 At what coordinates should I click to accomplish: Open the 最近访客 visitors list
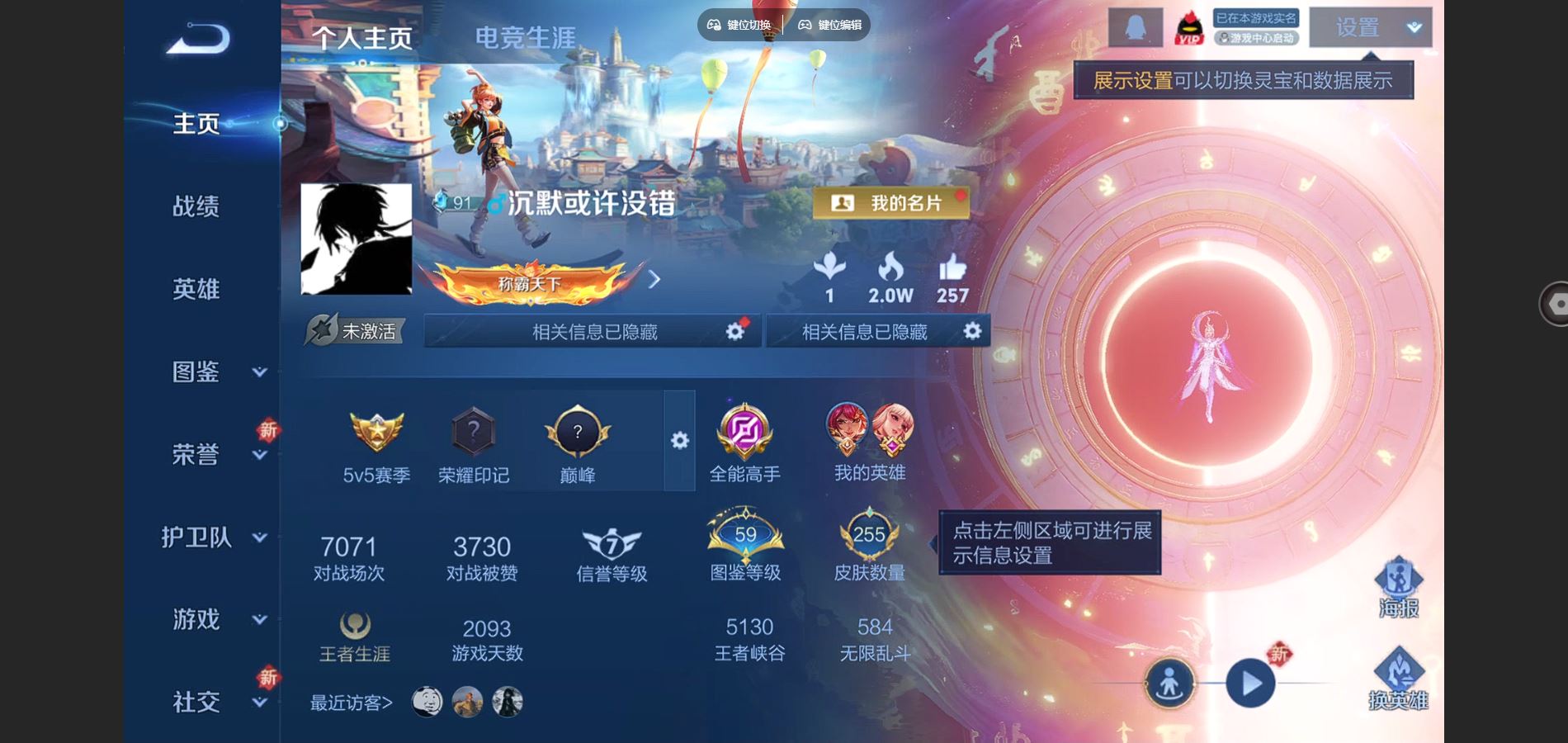coord(349,703)
